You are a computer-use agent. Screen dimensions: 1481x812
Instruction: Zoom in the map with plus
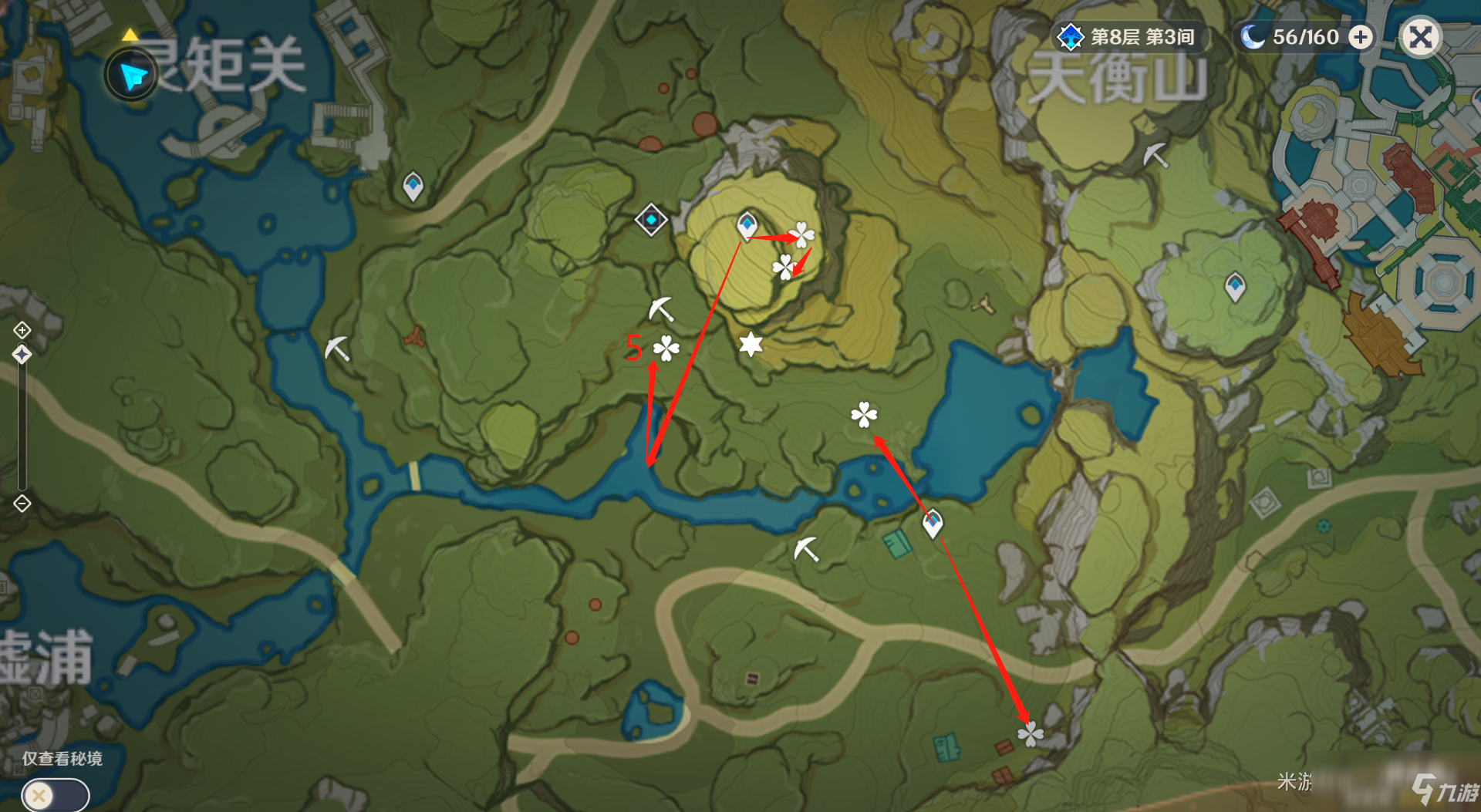pyautogui.click(x=22, y=330)
